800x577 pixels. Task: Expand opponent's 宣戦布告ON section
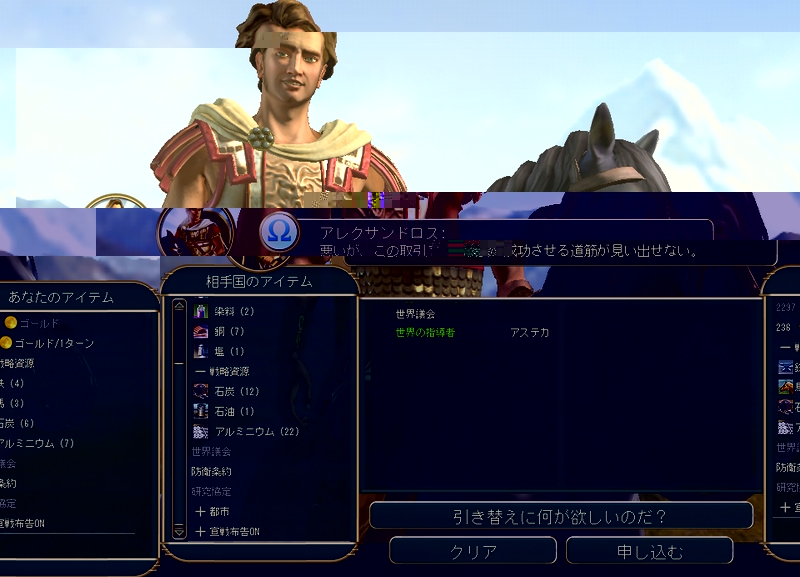tap(228, 532)
